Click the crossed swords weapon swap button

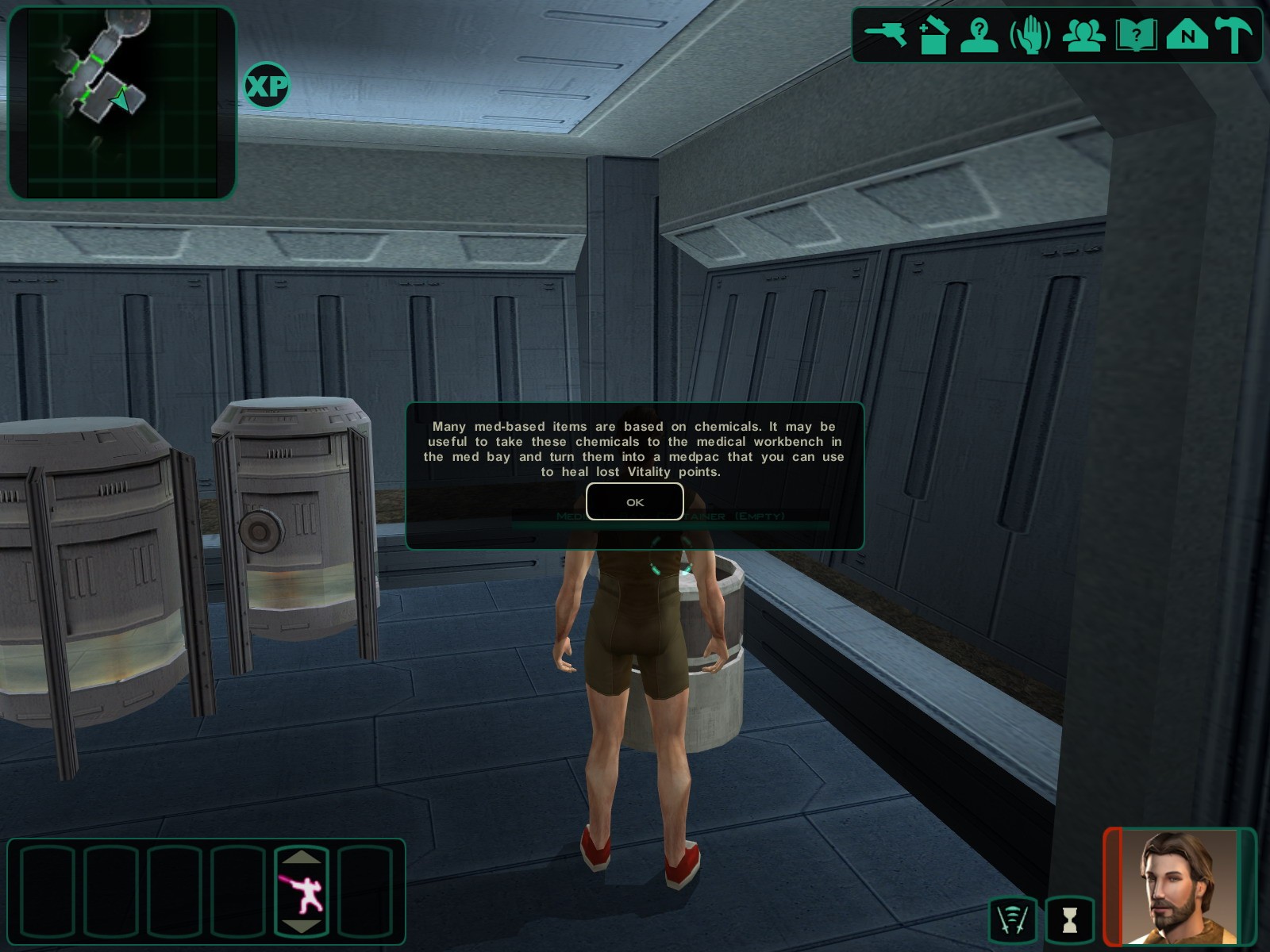[1013, 919]
